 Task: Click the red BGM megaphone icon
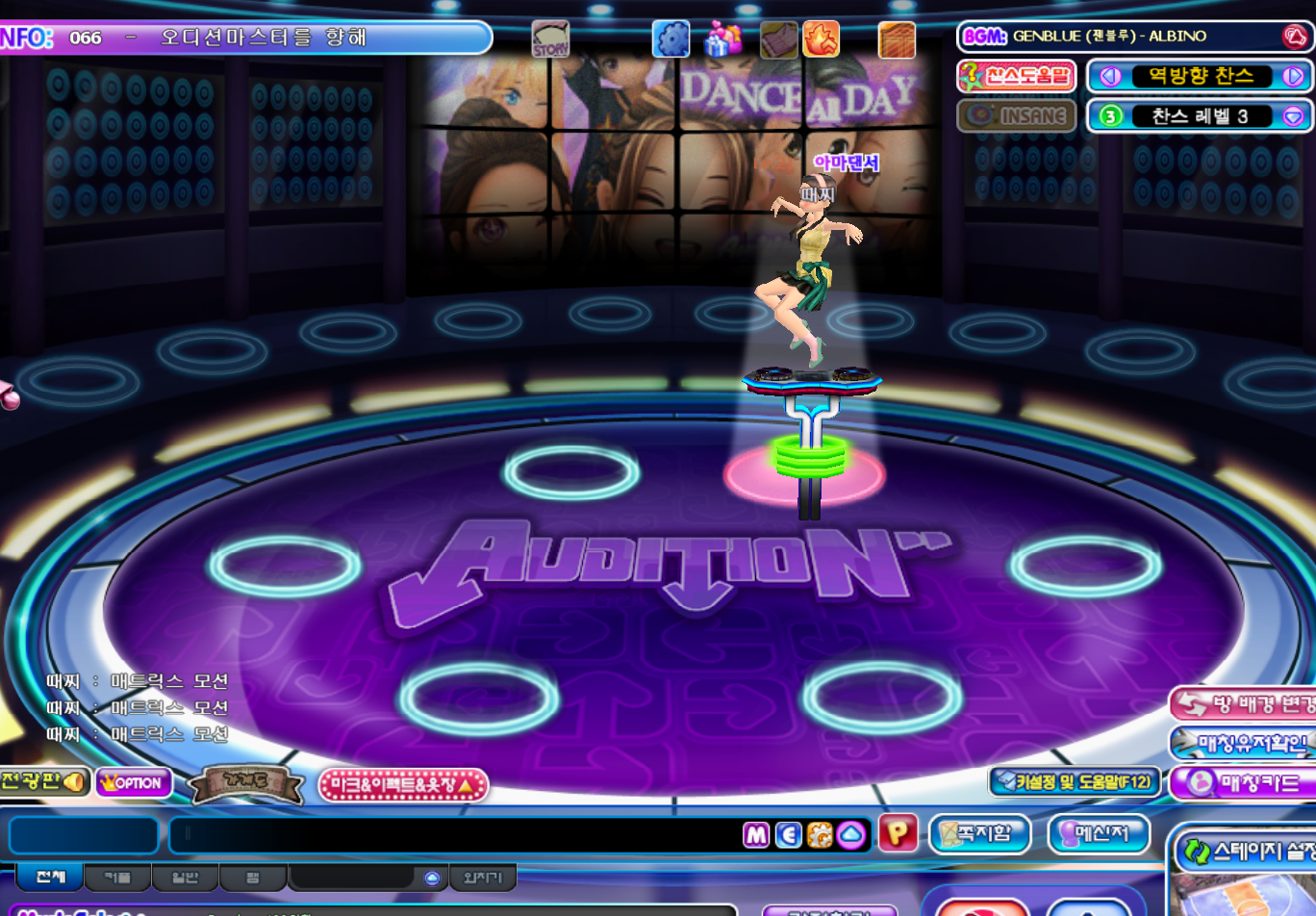(x=1295, y=37)
